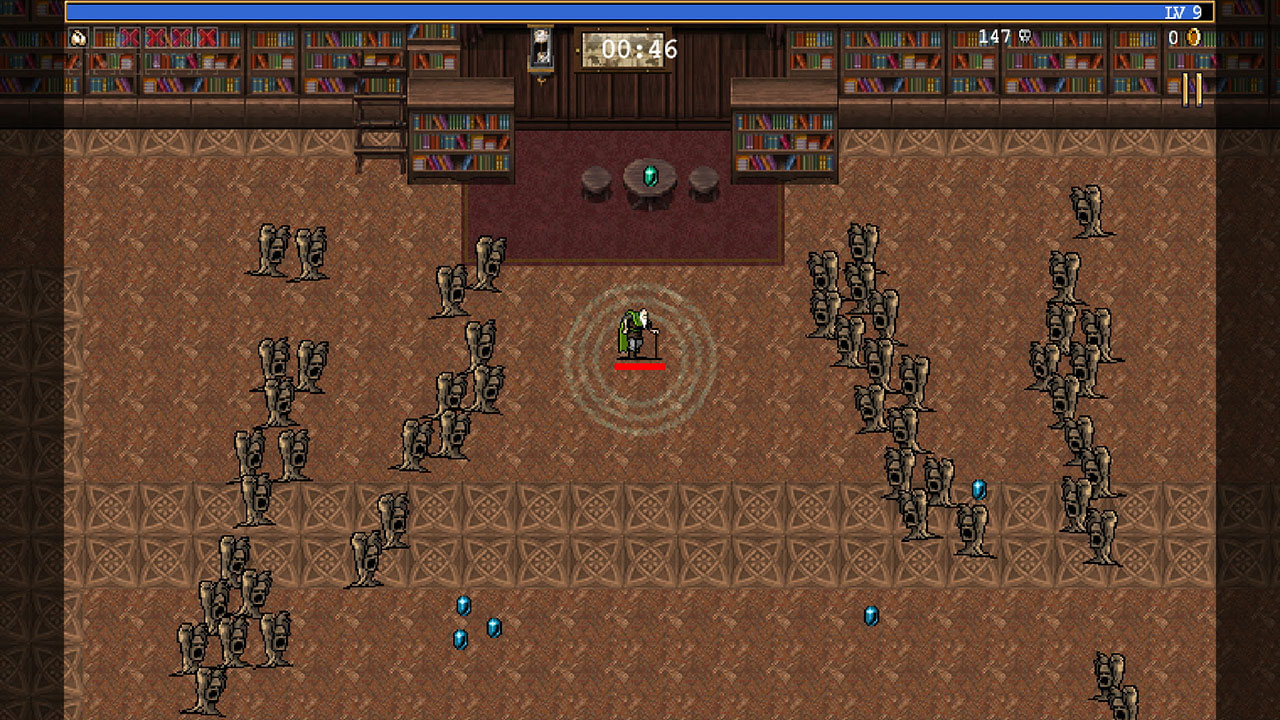The height and width of the screenshot is (720, 1280).
Task: Click the gold coin counter icon
Action: pos(1194,37)
